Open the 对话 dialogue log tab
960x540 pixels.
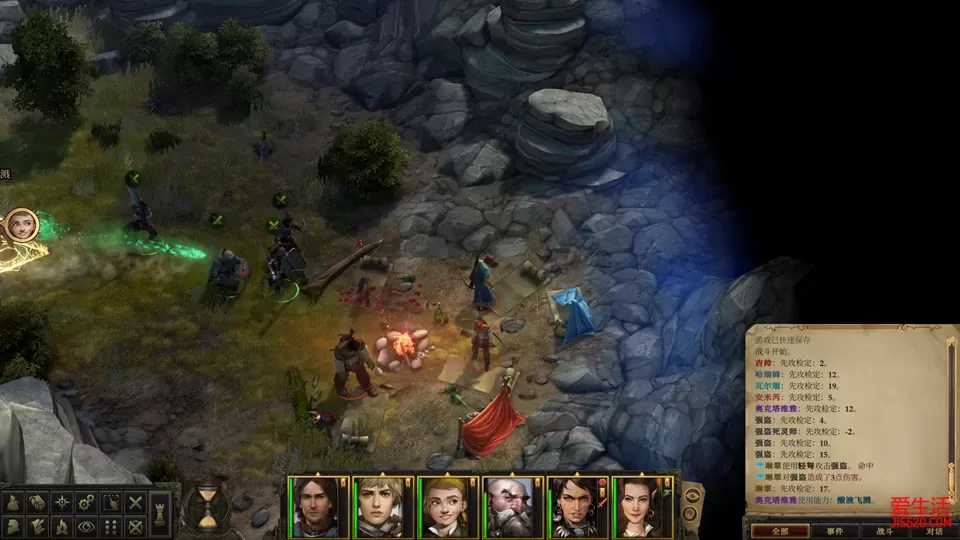click(933, 531)
